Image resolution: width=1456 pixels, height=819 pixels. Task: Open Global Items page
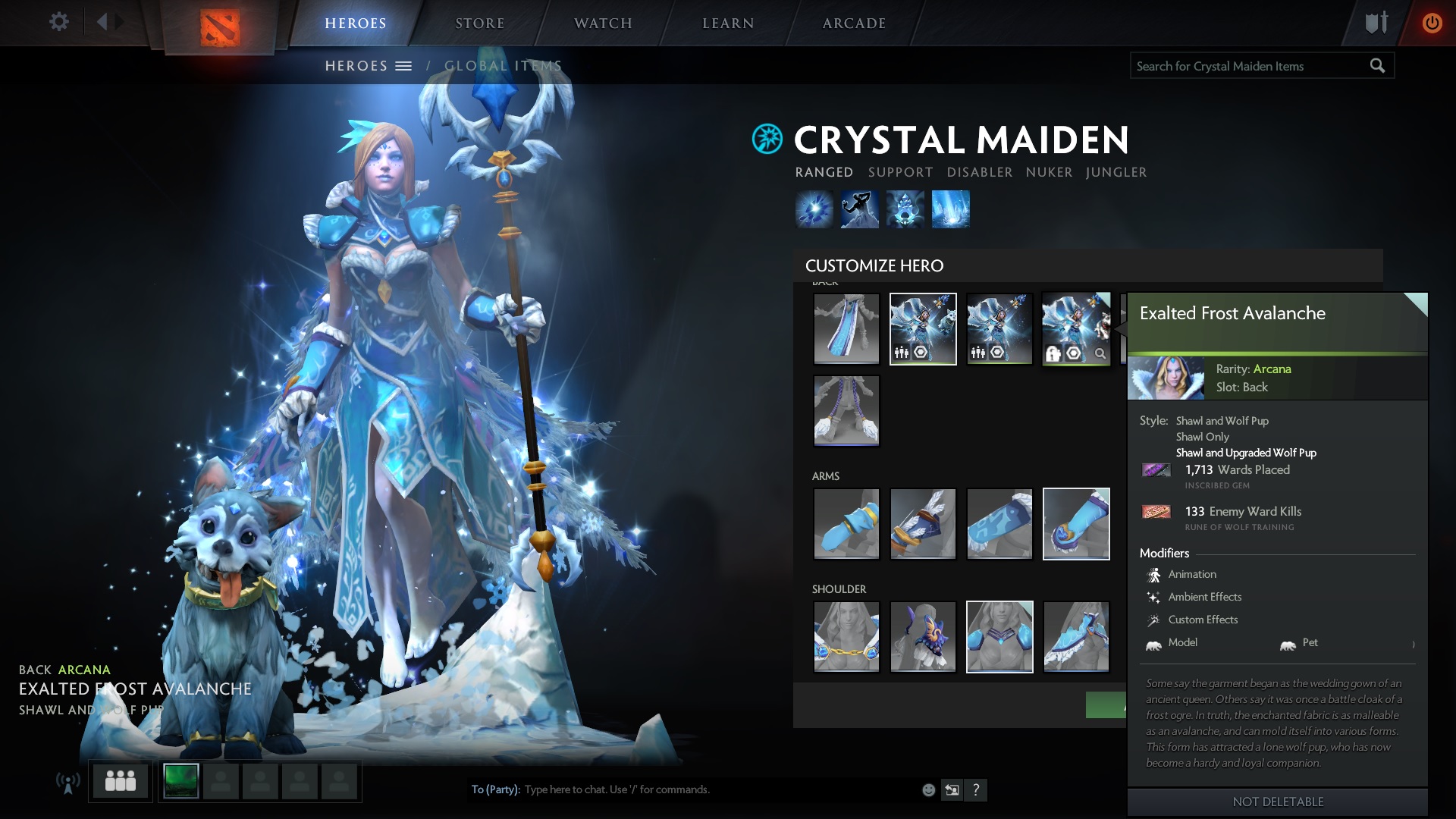tap(503, 66)
